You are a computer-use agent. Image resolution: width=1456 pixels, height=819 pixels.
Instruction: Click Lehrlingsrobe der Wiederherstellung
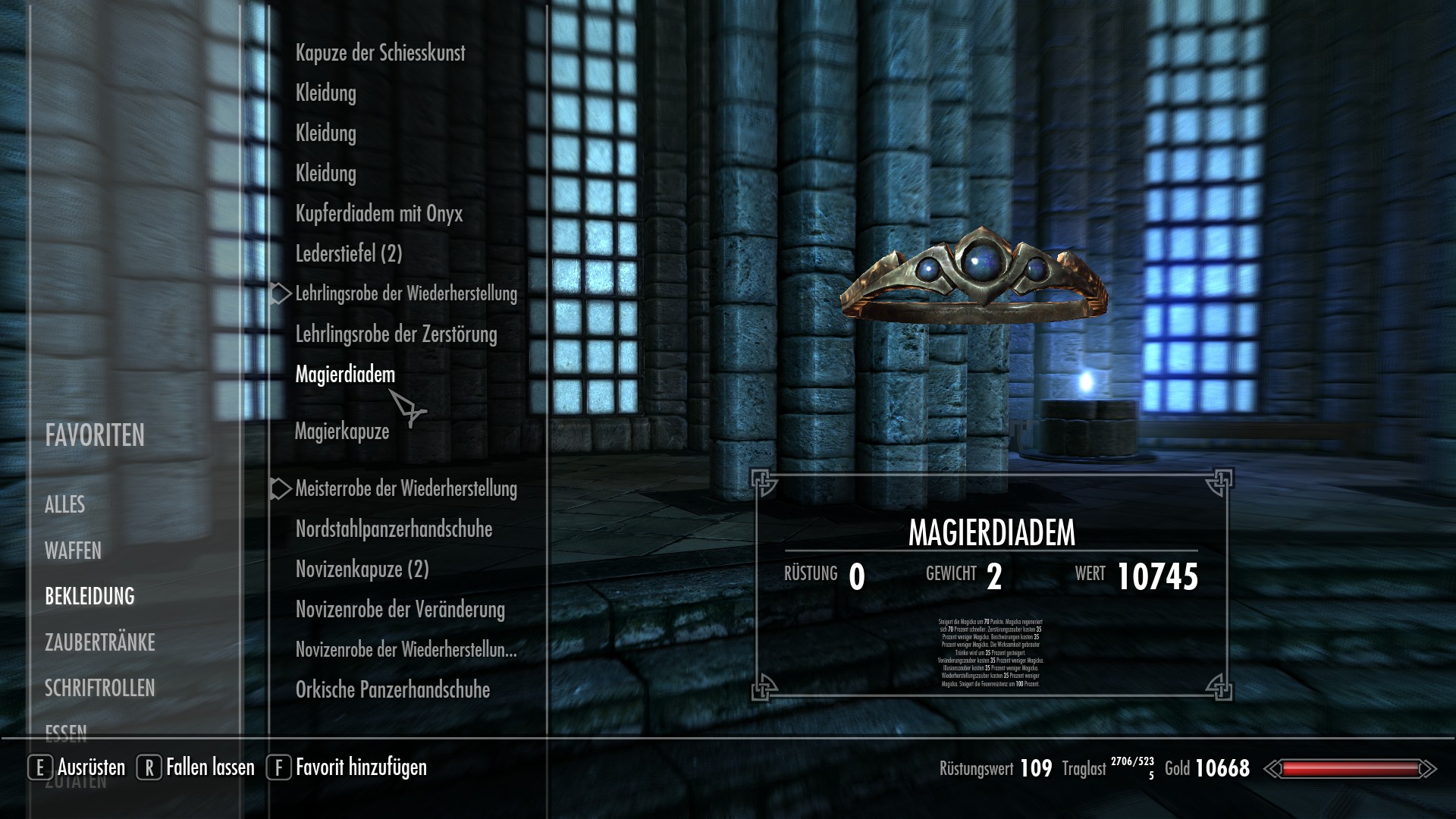[406, 294]
